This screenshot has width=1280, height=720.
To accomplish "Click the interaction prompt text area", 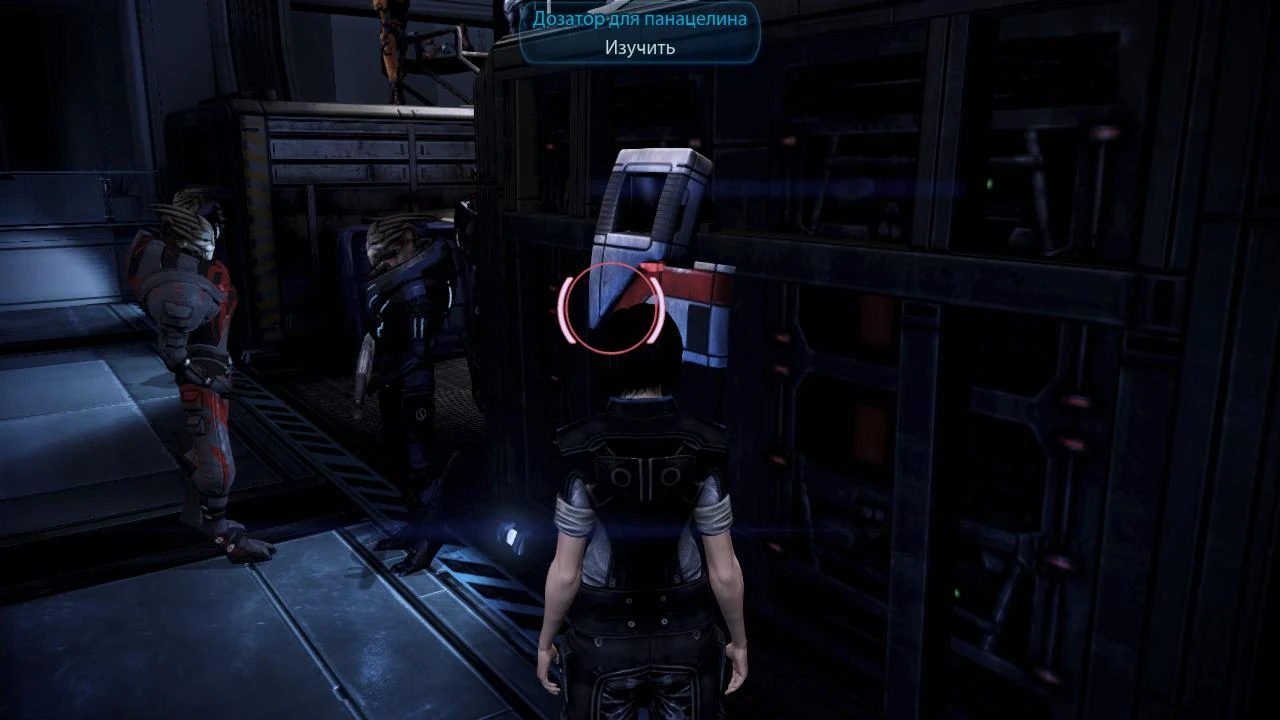I will click(x=638, y=47).
